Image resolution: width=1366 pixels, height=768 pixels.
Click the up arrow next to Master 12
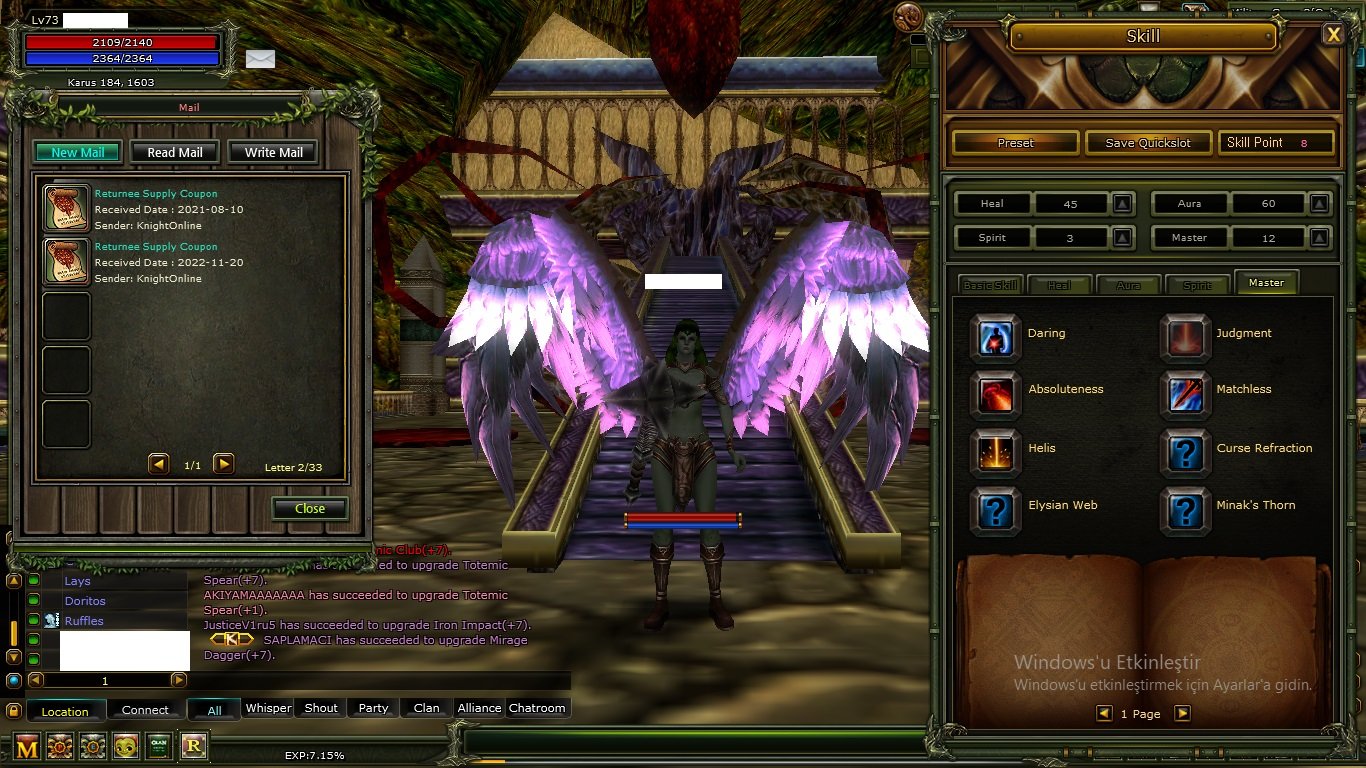click(x=1320, y=237)
